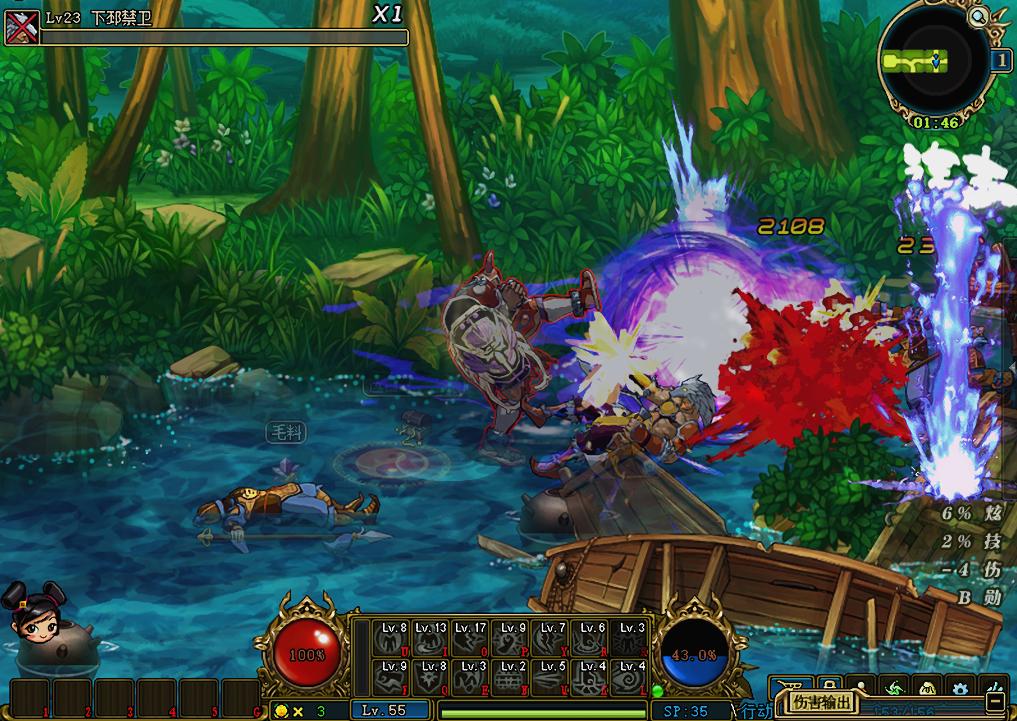This screenshot has height=721, width=1017.
Task: Click the minimap's magnifying glass button
Action: pyautogui.click(x=978, y=15)
